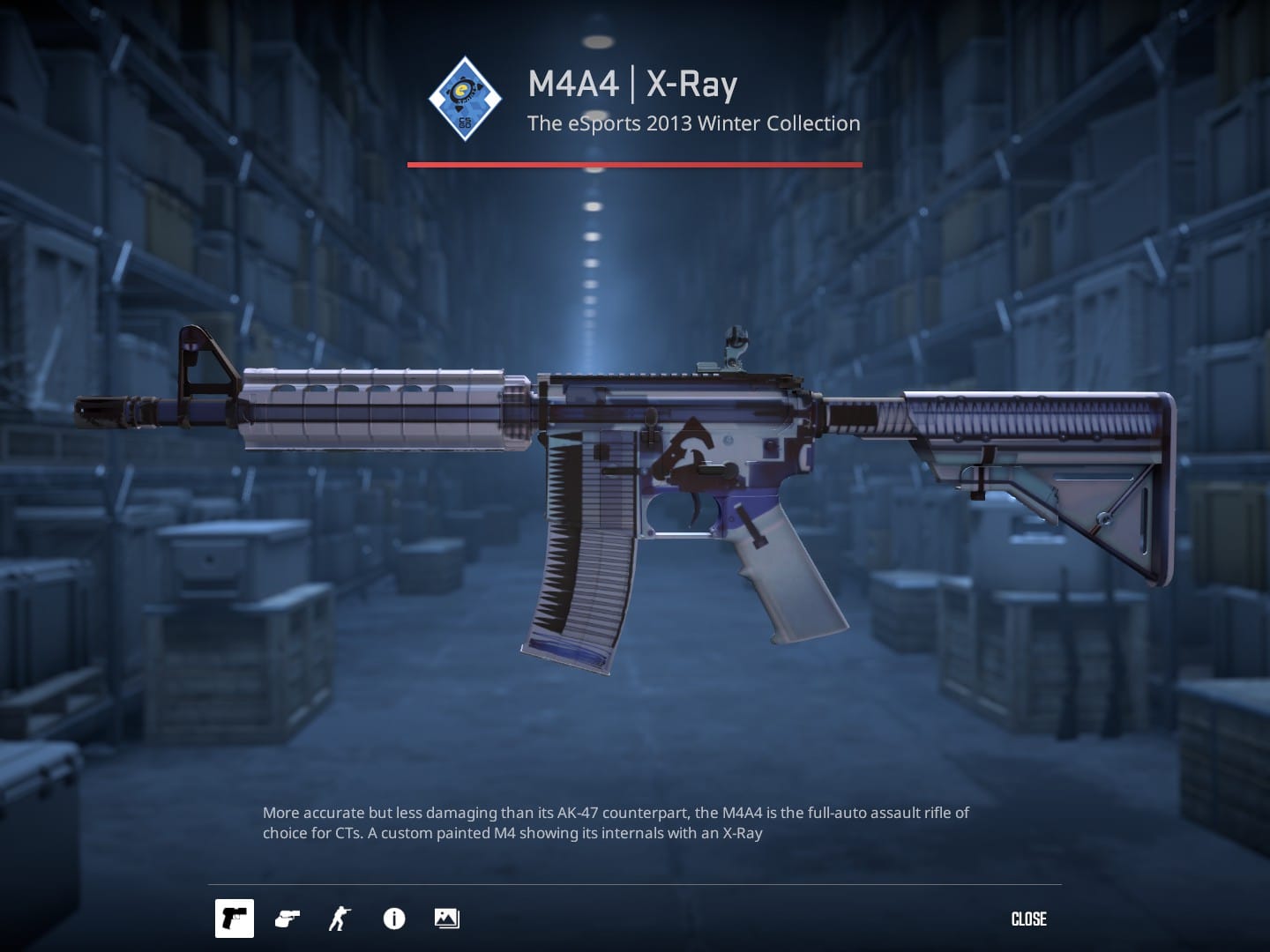Select the pistol weapon-only view icon

pyautogui.click(x=235, y=919)
